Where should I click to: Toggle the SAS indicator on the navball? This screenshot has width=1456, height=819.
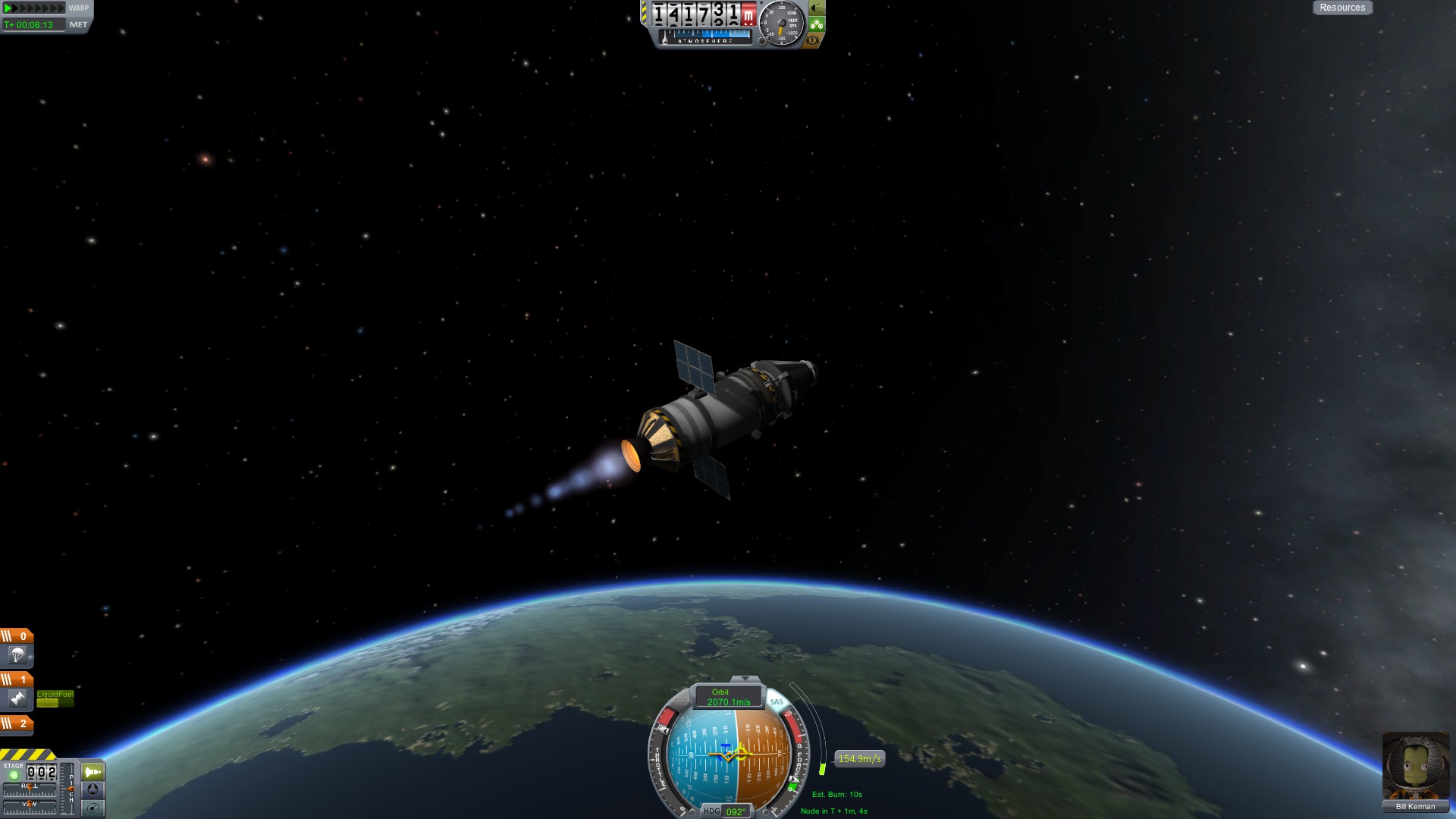776,701
